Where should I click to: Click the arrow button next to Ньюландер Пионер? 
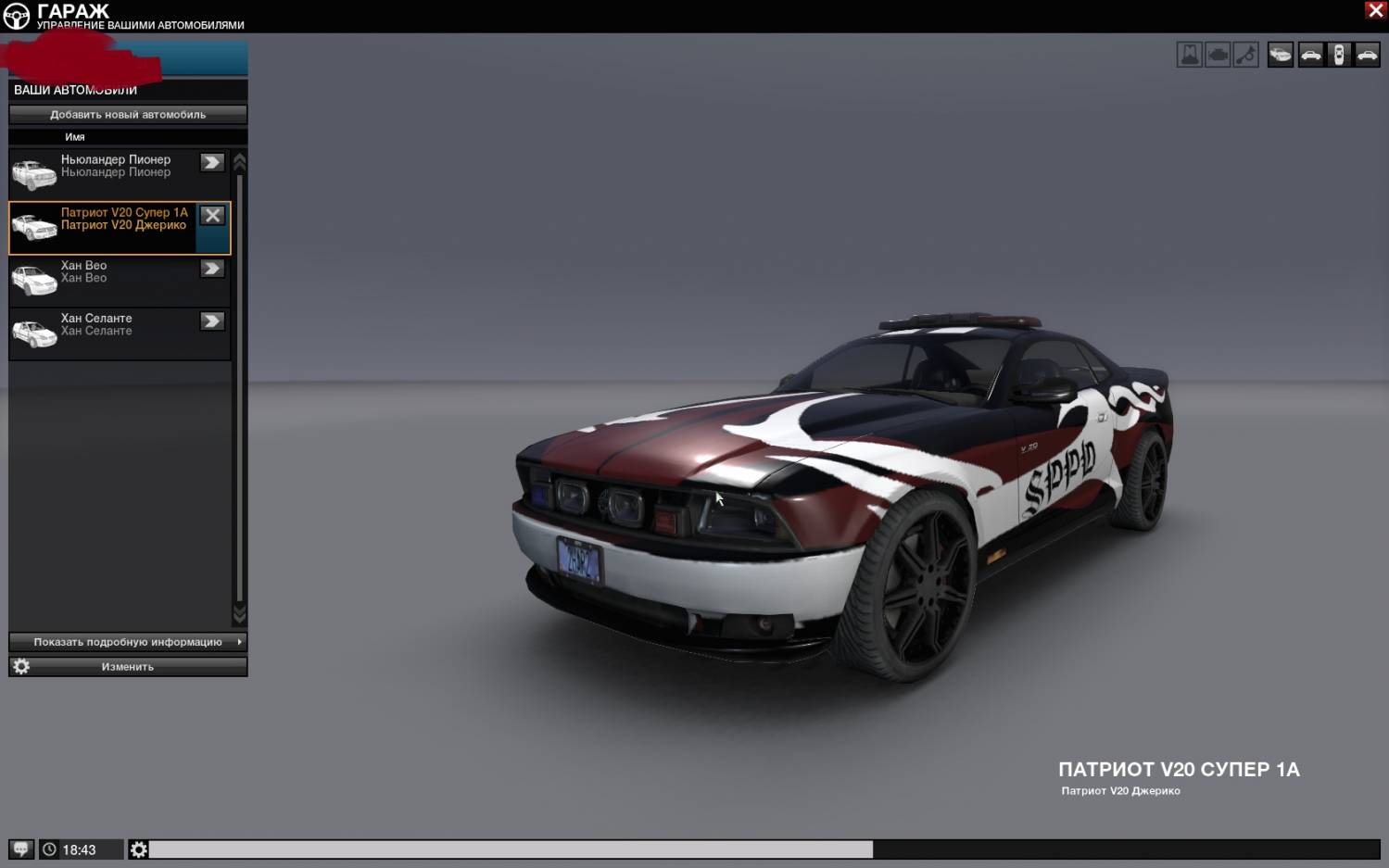[x=212, y=163]
